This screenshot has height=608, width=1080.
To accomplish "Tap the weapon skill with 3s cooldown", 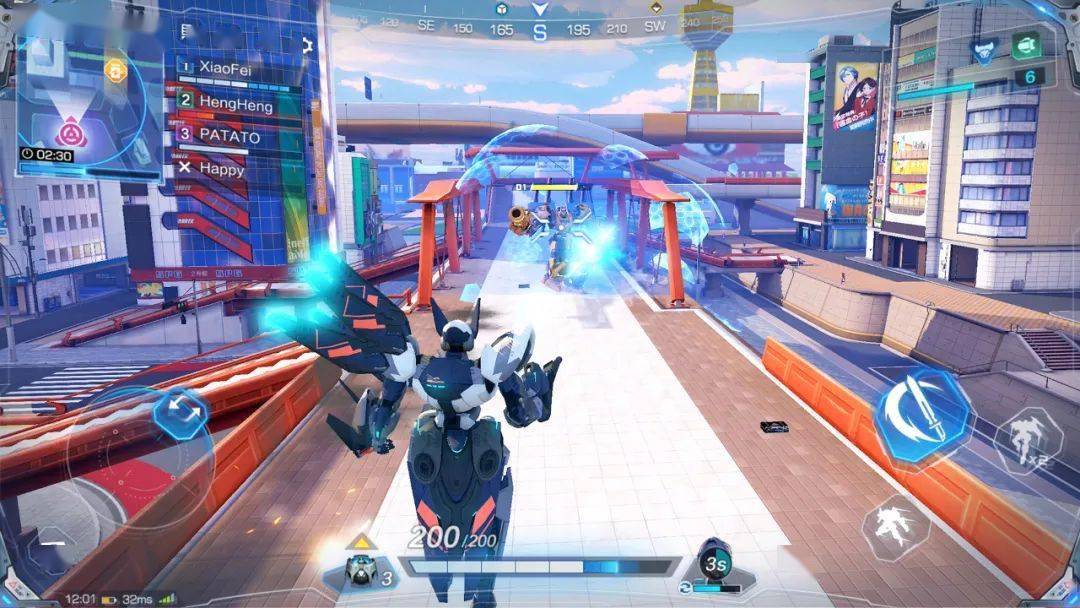I will point(713,564).
